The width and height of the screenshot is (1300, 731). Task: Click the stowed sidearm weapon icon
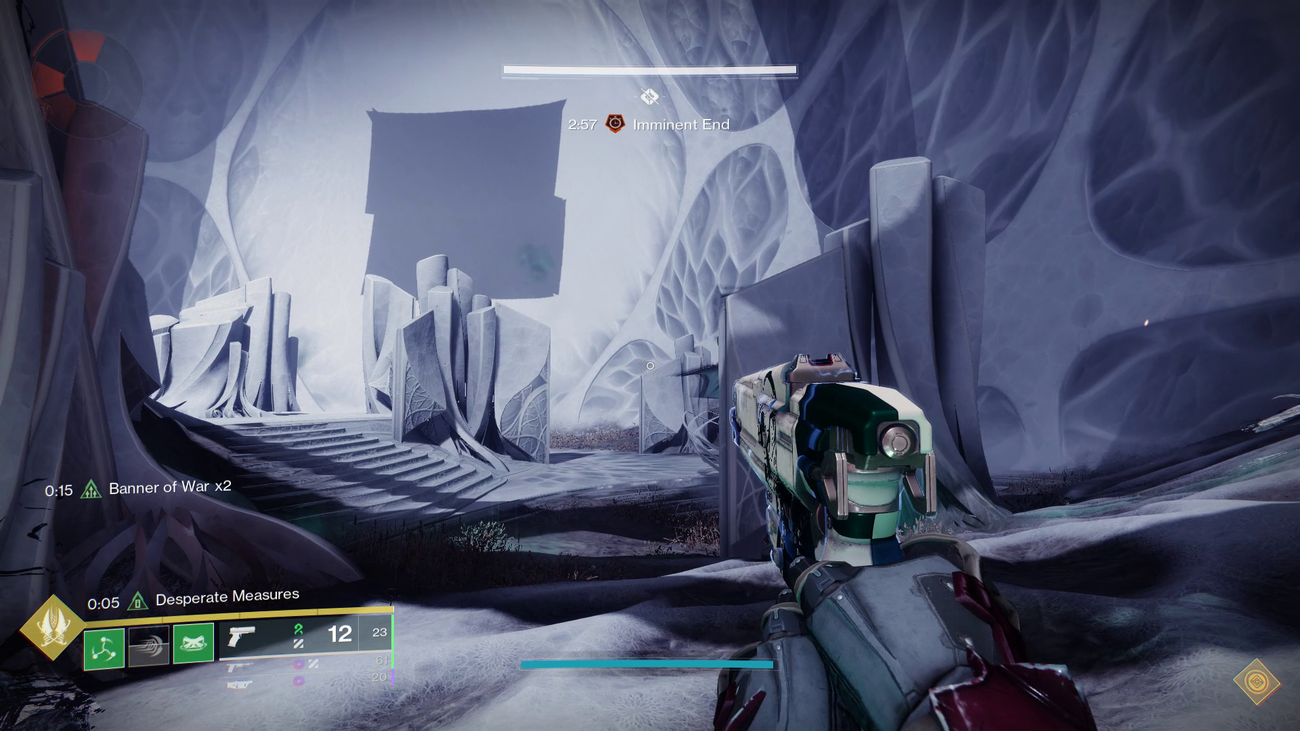point(237,665)
